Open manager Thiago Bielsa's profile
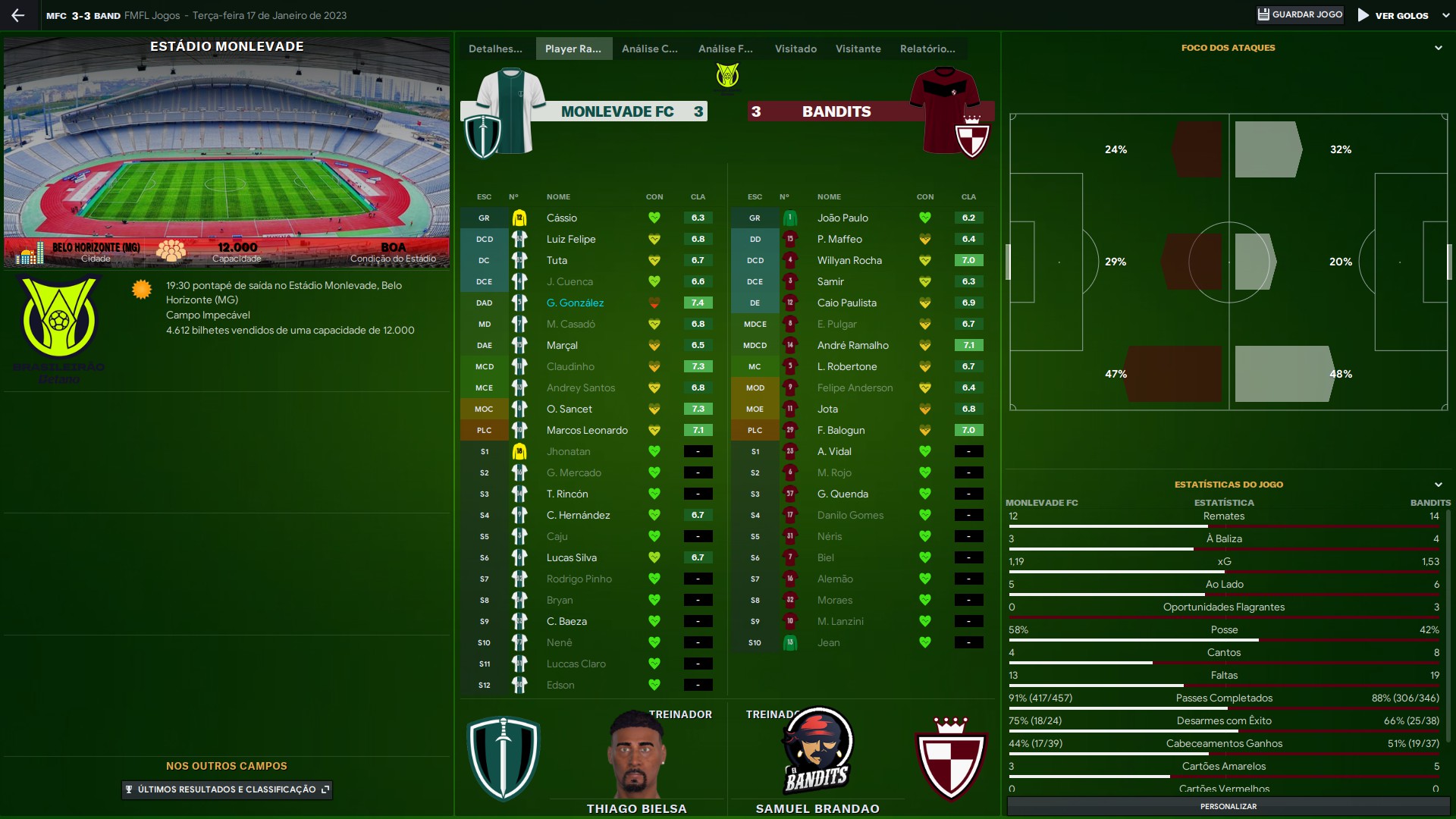Viewport: 1456px width, 819px height. click(x=636, y=808)
